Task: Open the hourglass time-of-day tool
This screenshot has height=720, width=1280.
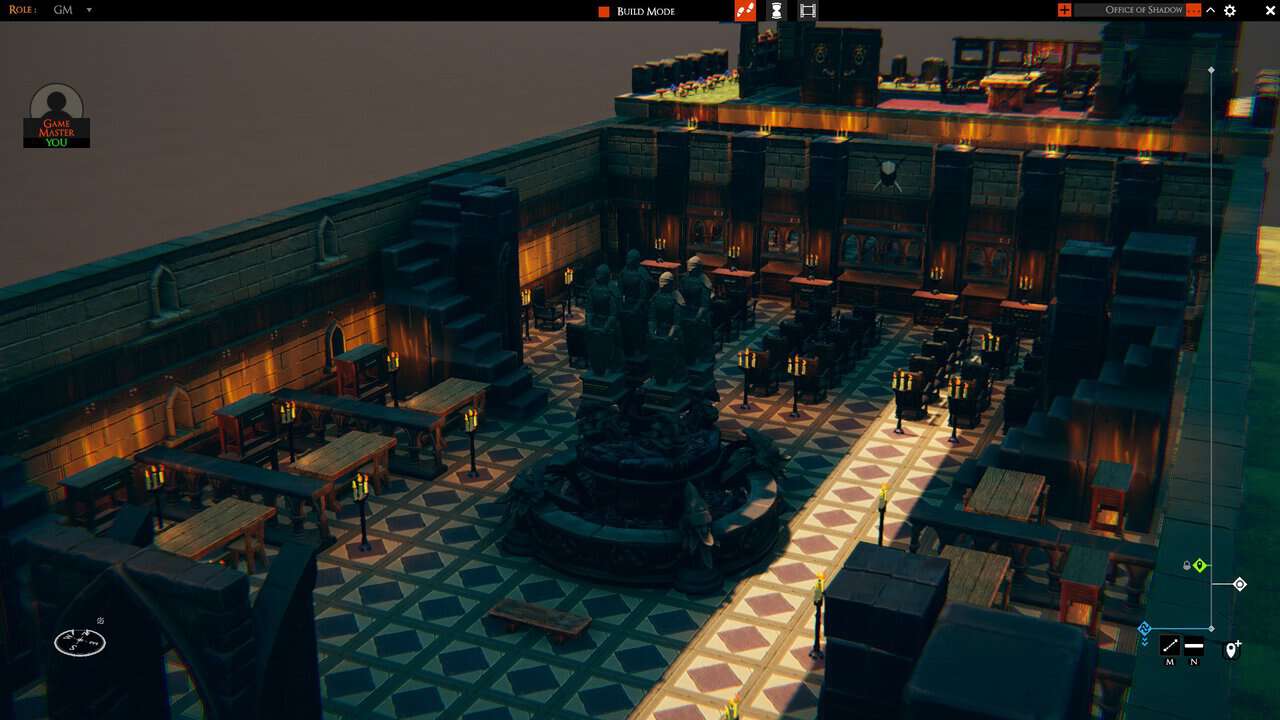Action: 775,10
